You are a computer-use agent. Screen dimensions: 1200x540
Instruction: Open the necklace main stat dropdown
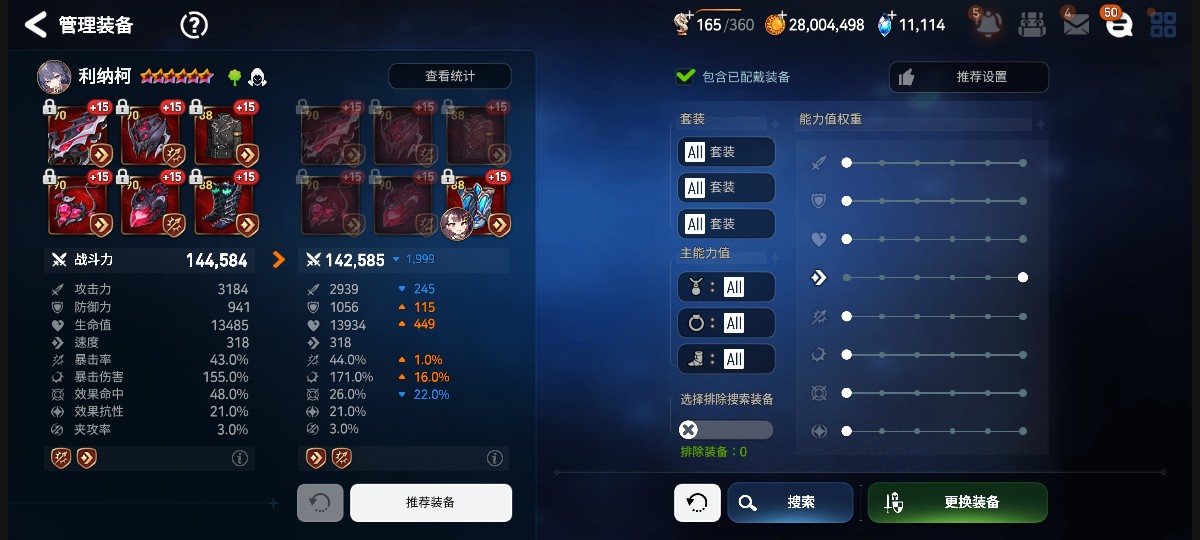[x=726, y=287]
